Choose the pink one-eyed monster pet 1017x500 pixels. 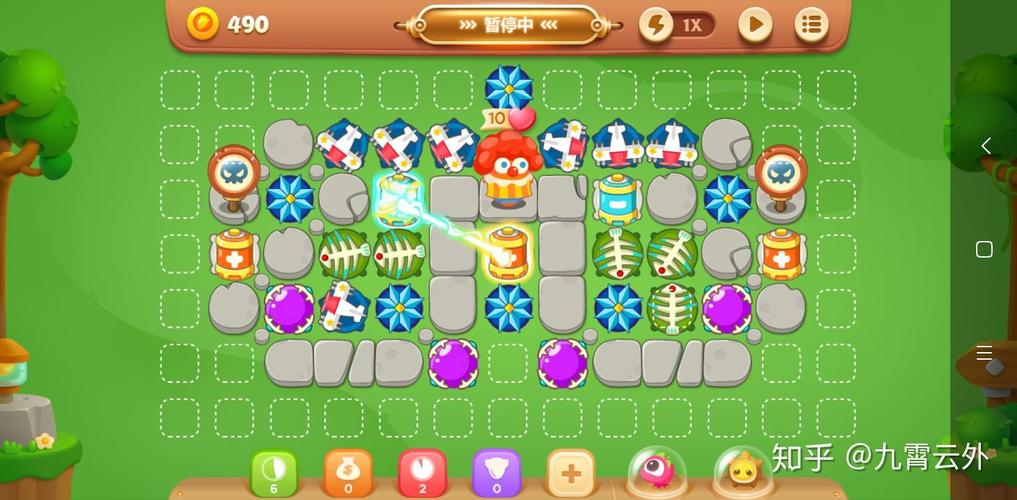coord(656,470)
